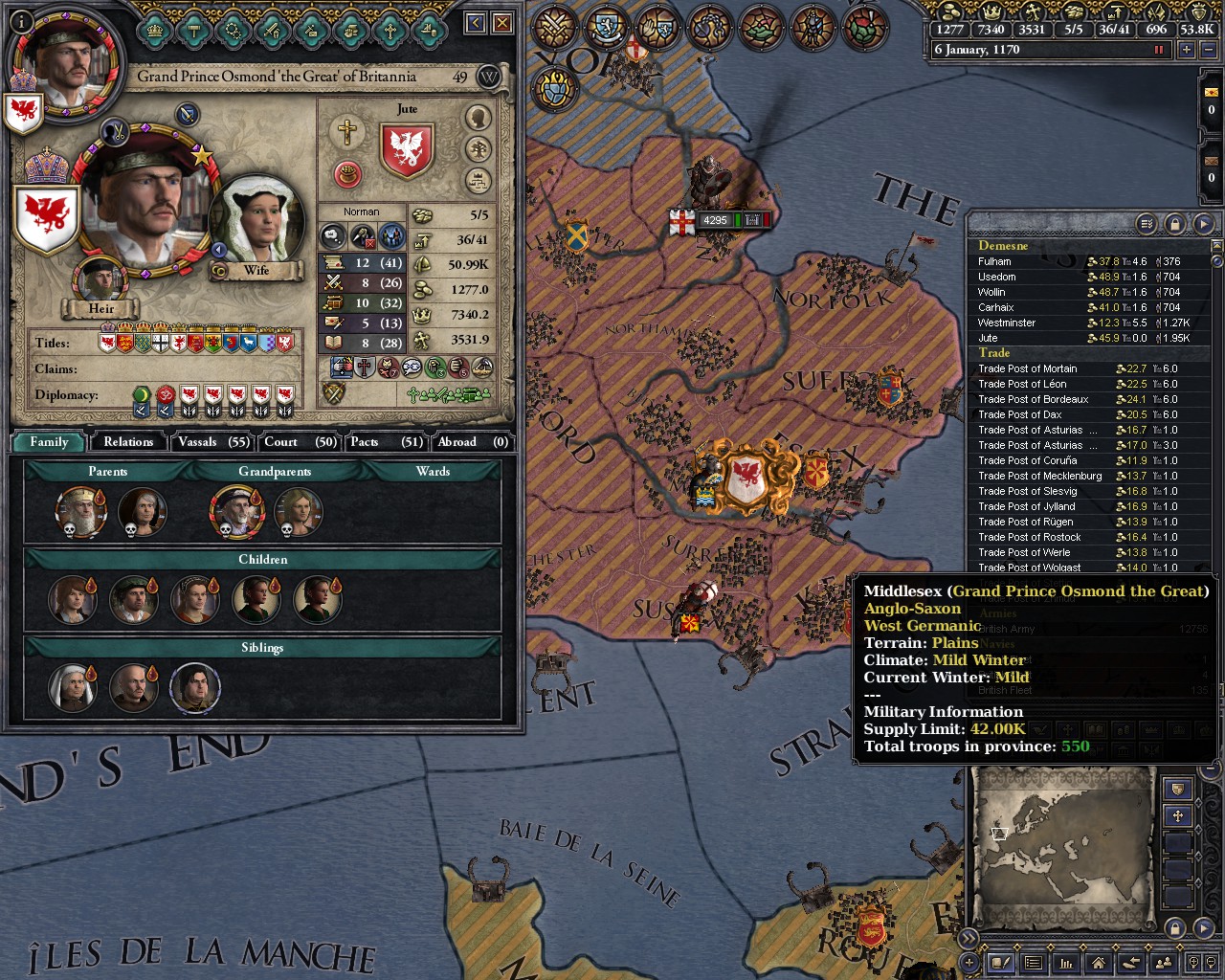Open the Vassals tab
Viewport: 1225px width, 980px height.
tap(212, 441)
